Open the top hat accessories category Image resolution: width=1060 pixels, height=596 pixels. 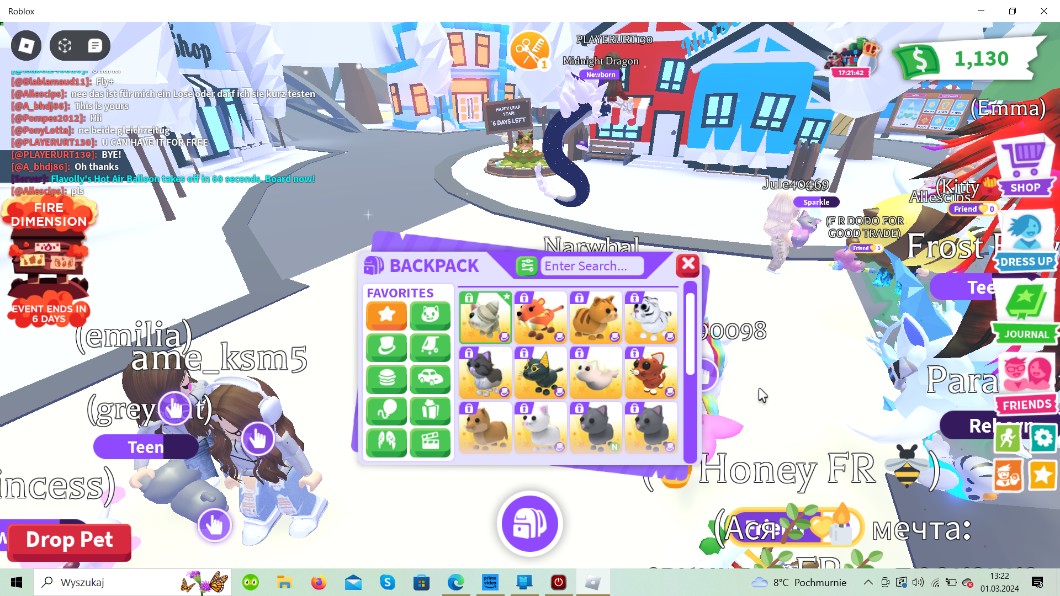tap(386, 348)
